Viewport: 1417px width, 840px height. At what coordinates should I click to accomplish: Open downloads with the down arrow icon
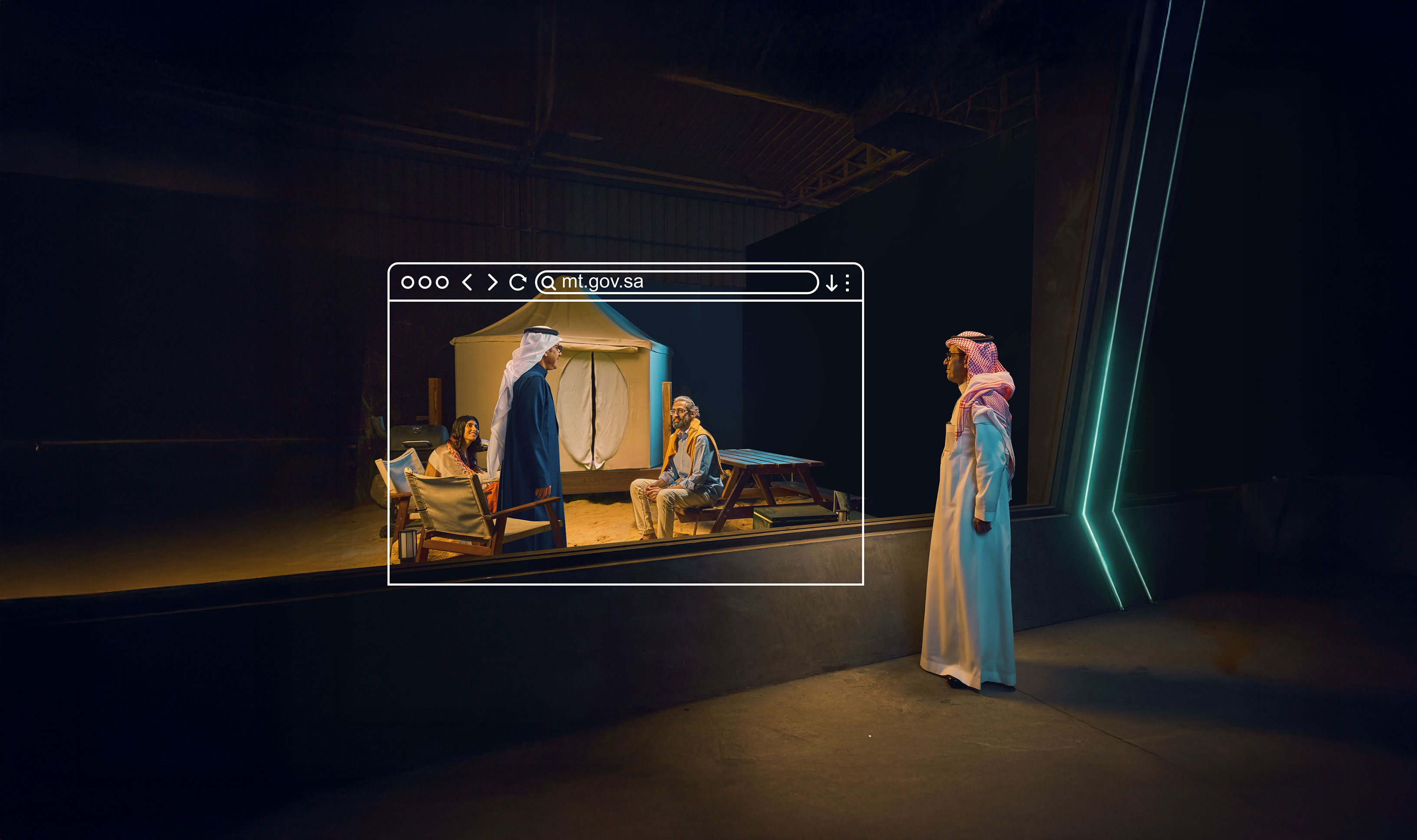pyautogui.click(x=831, y=282)
